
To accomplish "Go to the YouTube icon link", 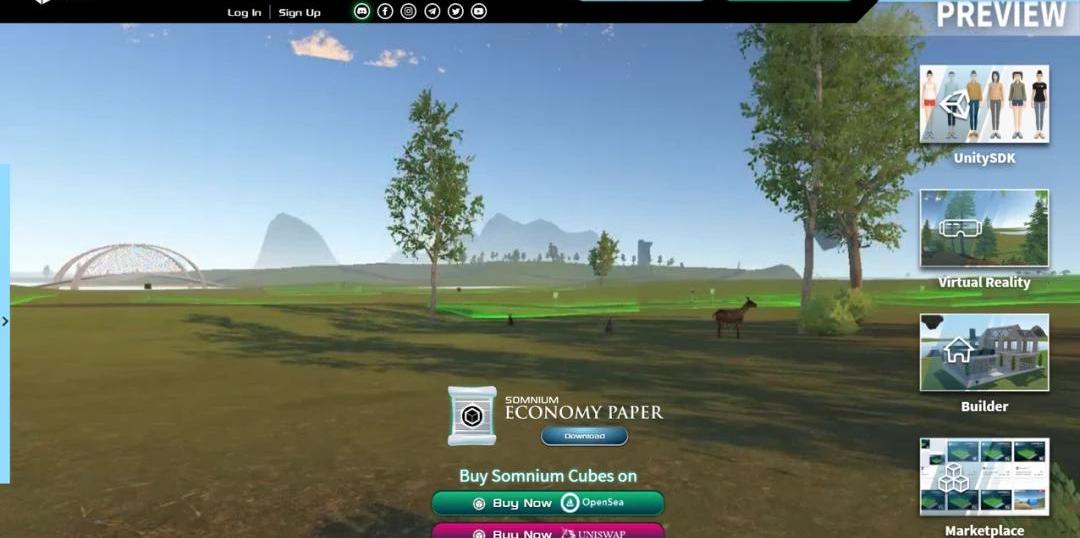I will 479,11.
